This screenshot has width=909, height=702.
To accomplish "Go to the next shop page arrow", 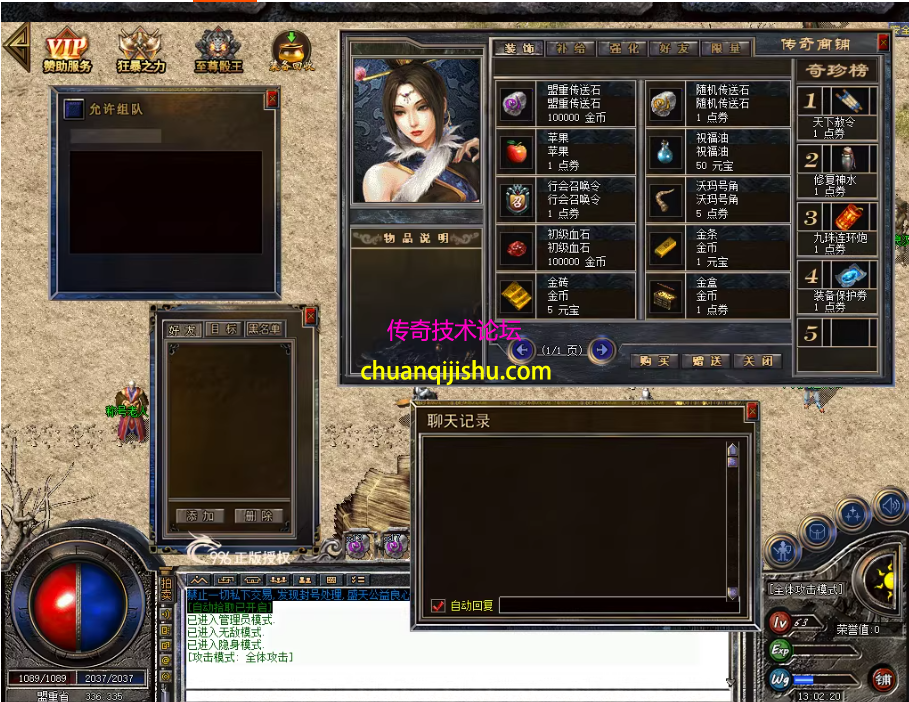I will pos(601,350).
